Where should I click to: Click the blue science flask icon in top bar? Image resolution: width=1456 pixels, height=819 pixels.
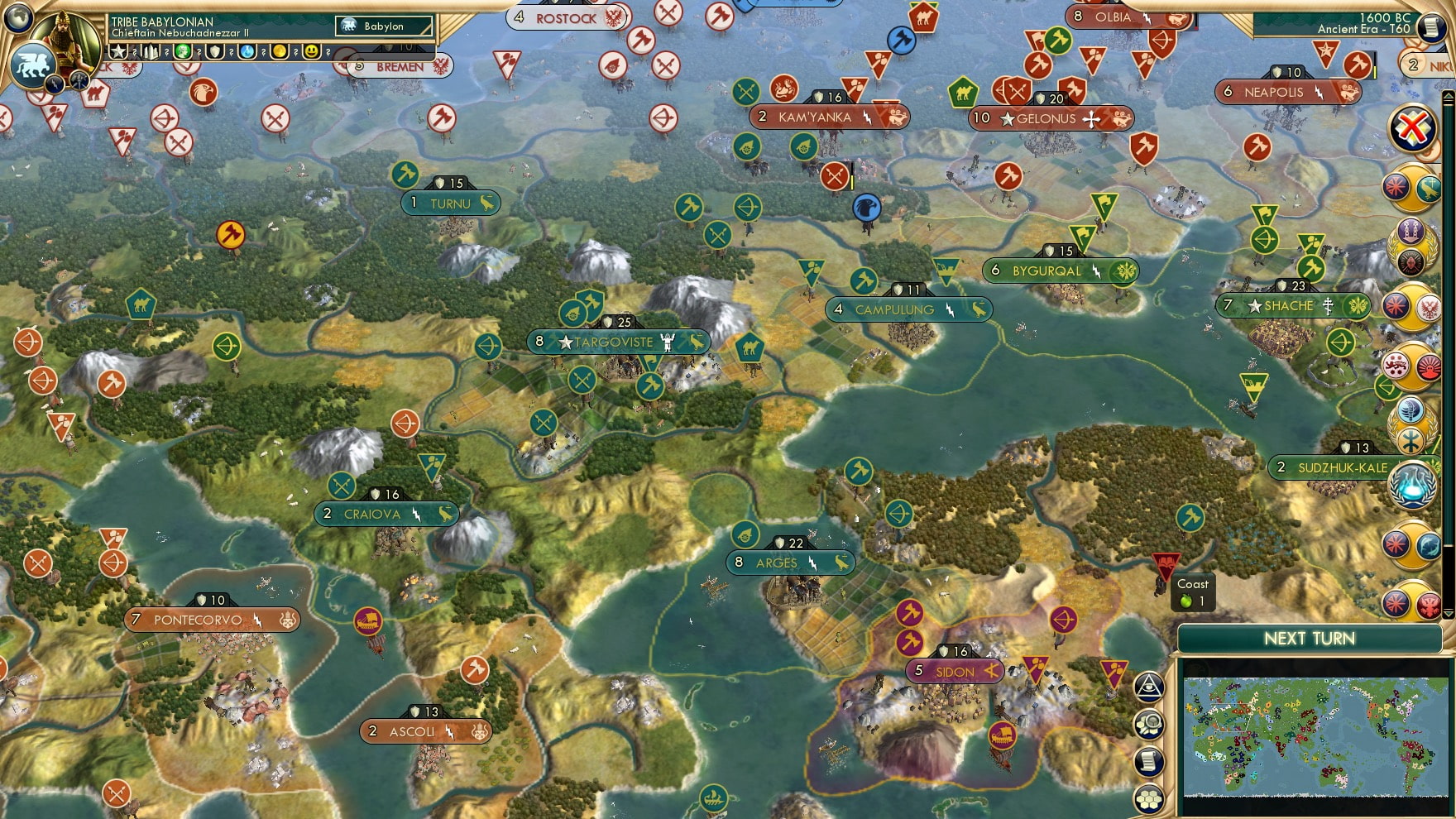tap(246, 52)
